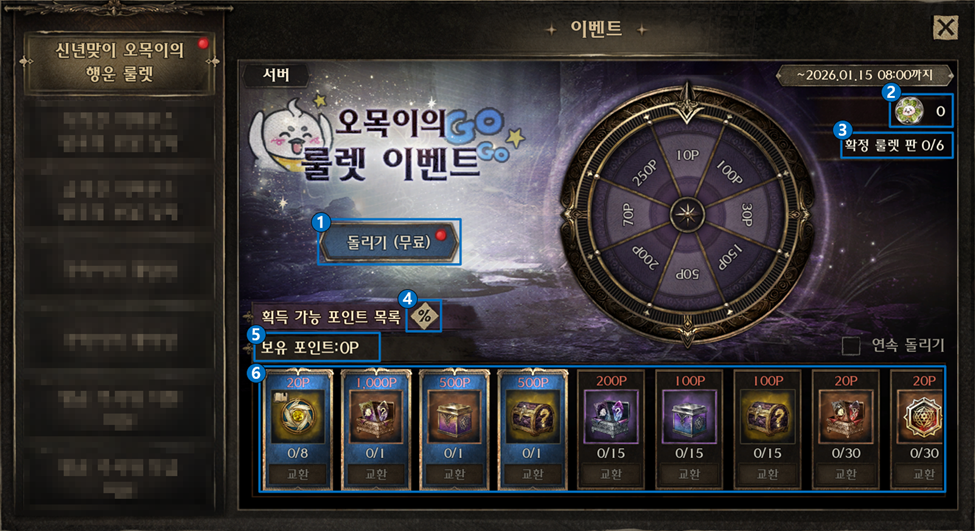Toggle the 연속 돌리기 checkbox

point(852,346)
